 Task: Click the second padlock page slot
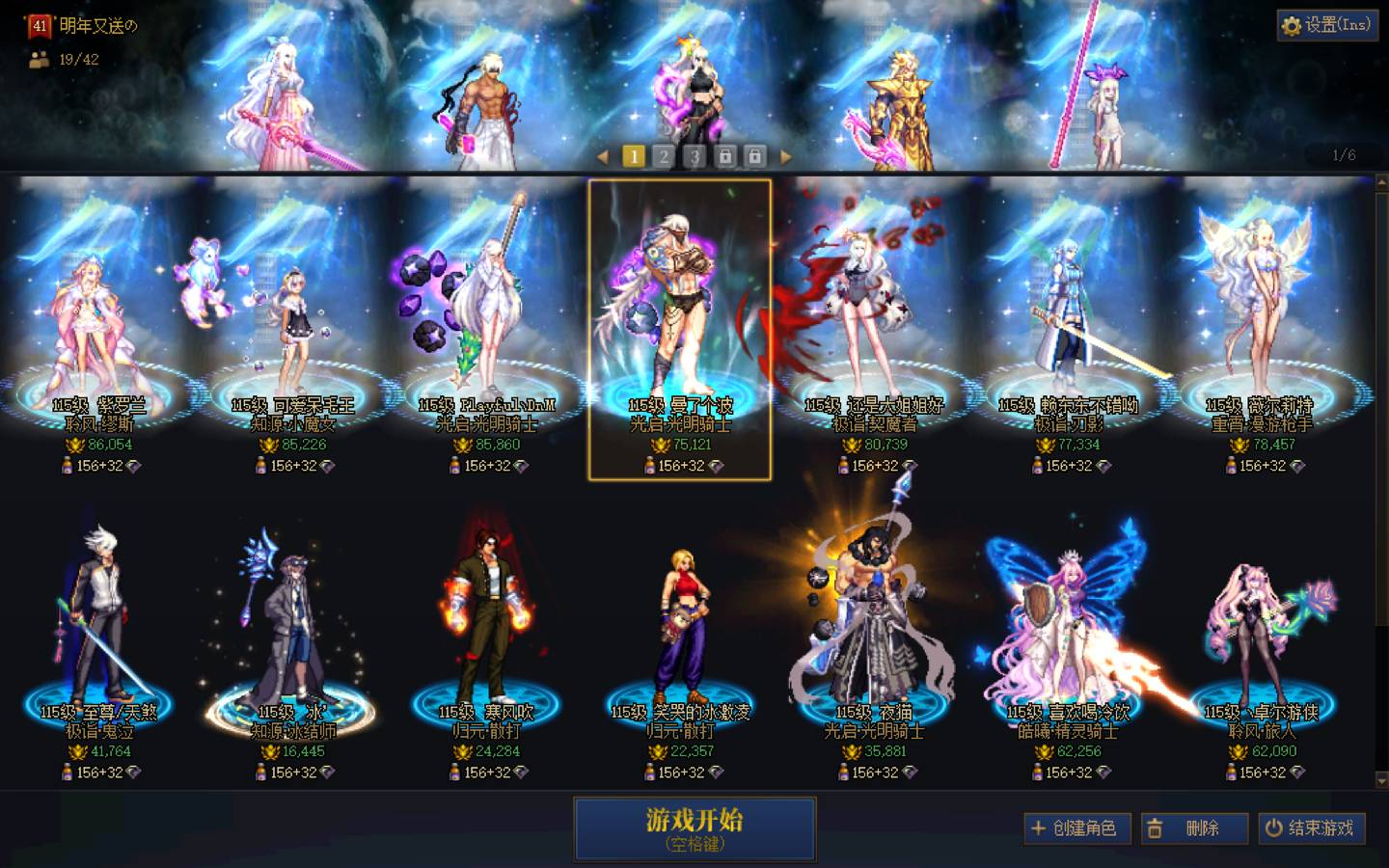pyautogui.click(x=756, y=155)
